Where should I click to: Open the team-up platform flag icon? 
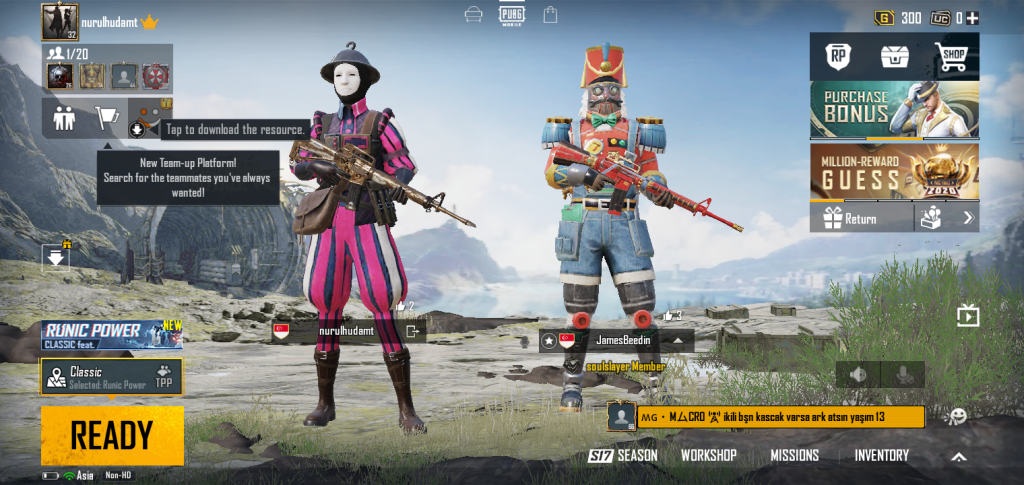point(106,118)
